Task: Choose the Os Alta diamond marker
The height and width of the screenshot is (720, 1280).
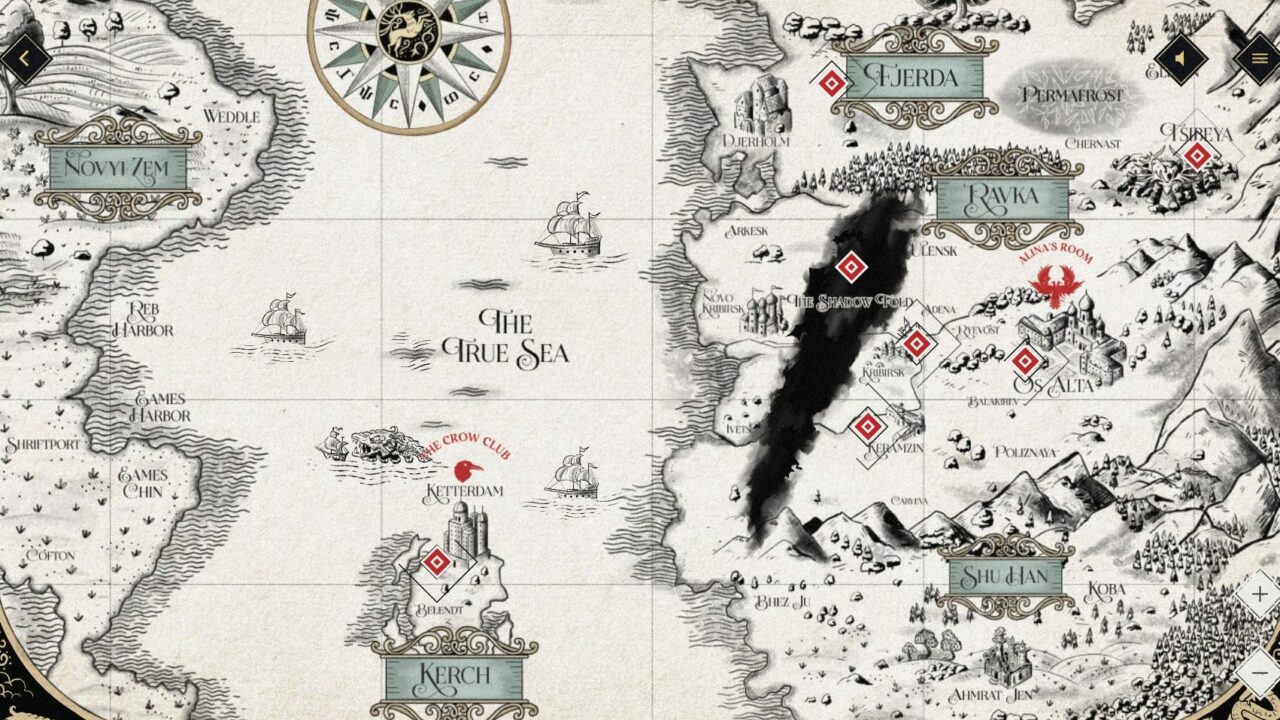Action: point(1025,361)
